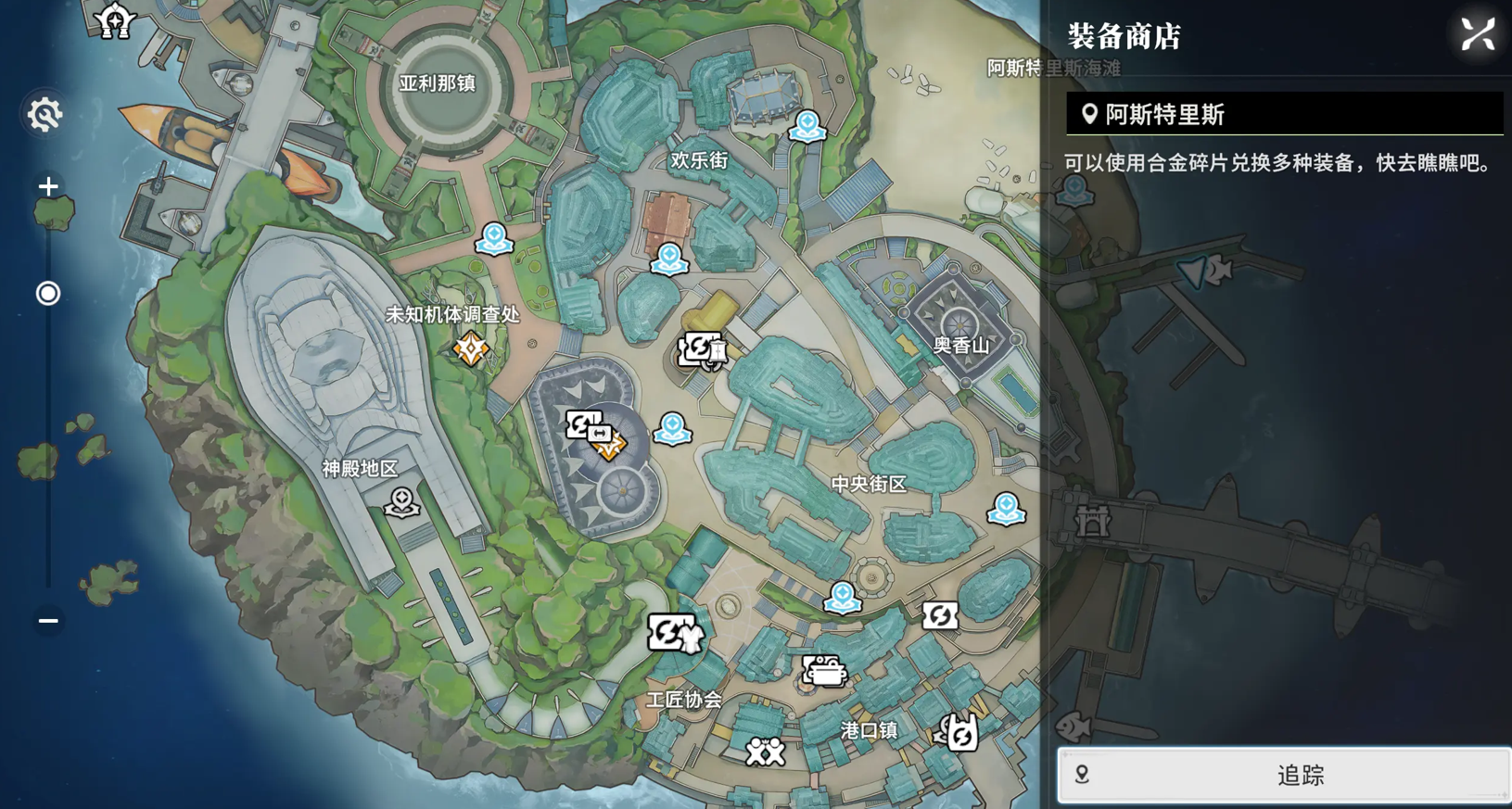
Task: Select the teleport marker east of 中央街区
Action: click(x=1006, y=508)
